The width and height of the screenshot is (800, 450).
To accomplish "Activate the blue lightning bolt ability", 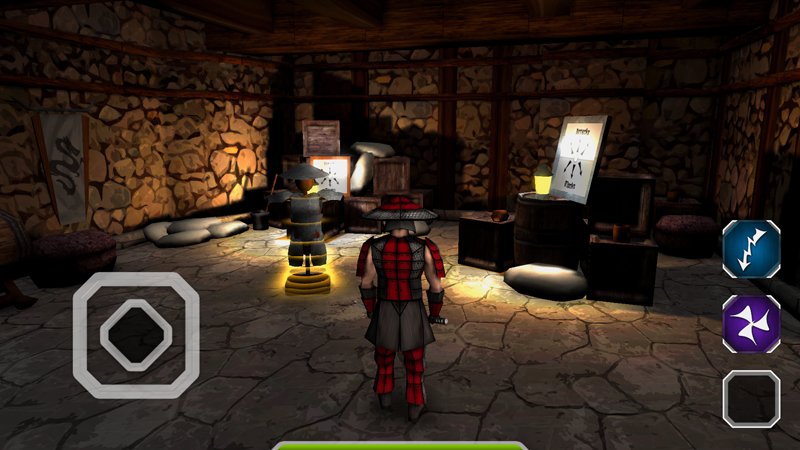I will point(751,249).
